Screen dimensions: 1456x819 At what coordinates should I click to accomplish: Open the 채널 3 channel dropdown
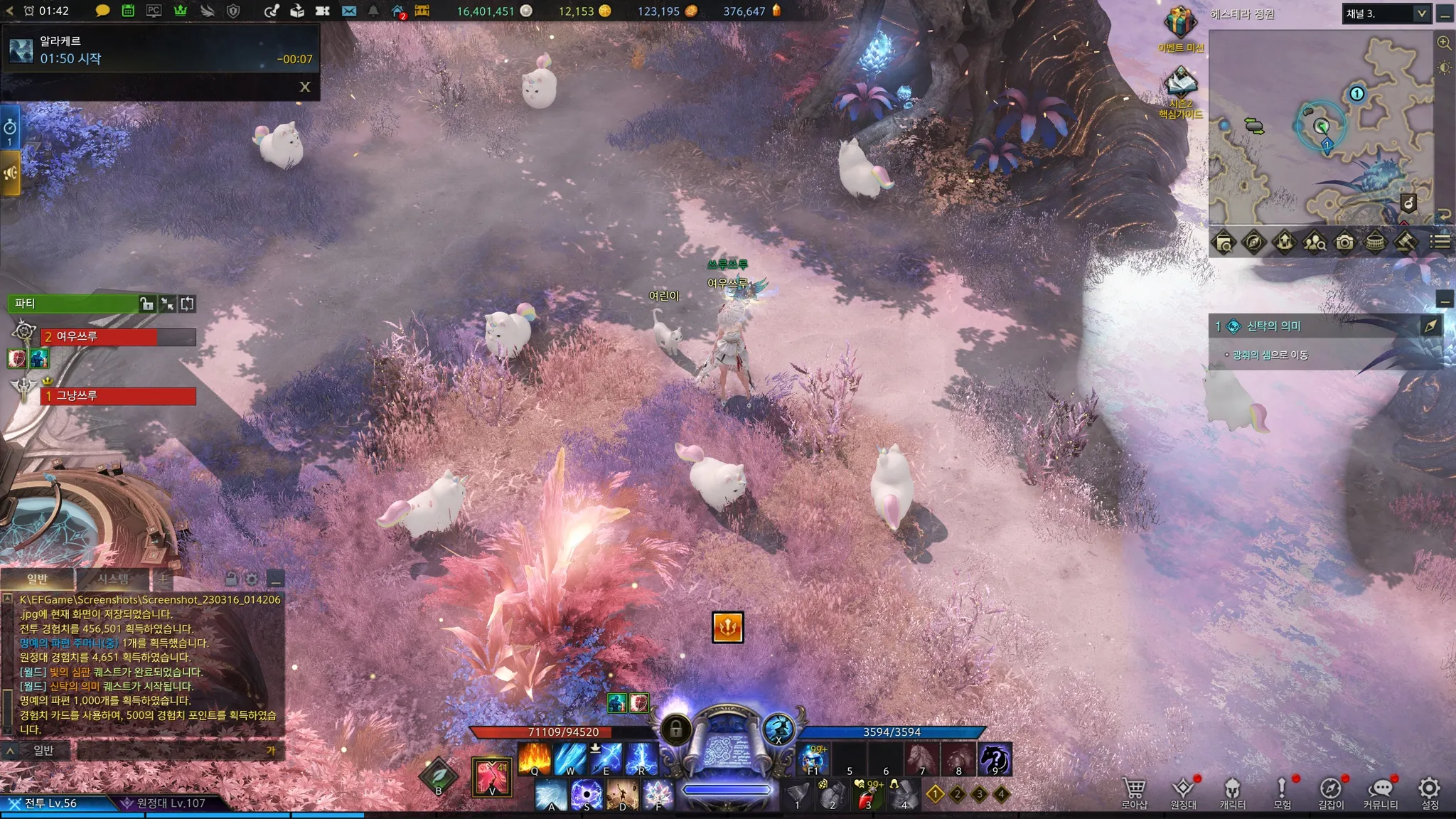pyautogui.click(x=1386, y=14)
